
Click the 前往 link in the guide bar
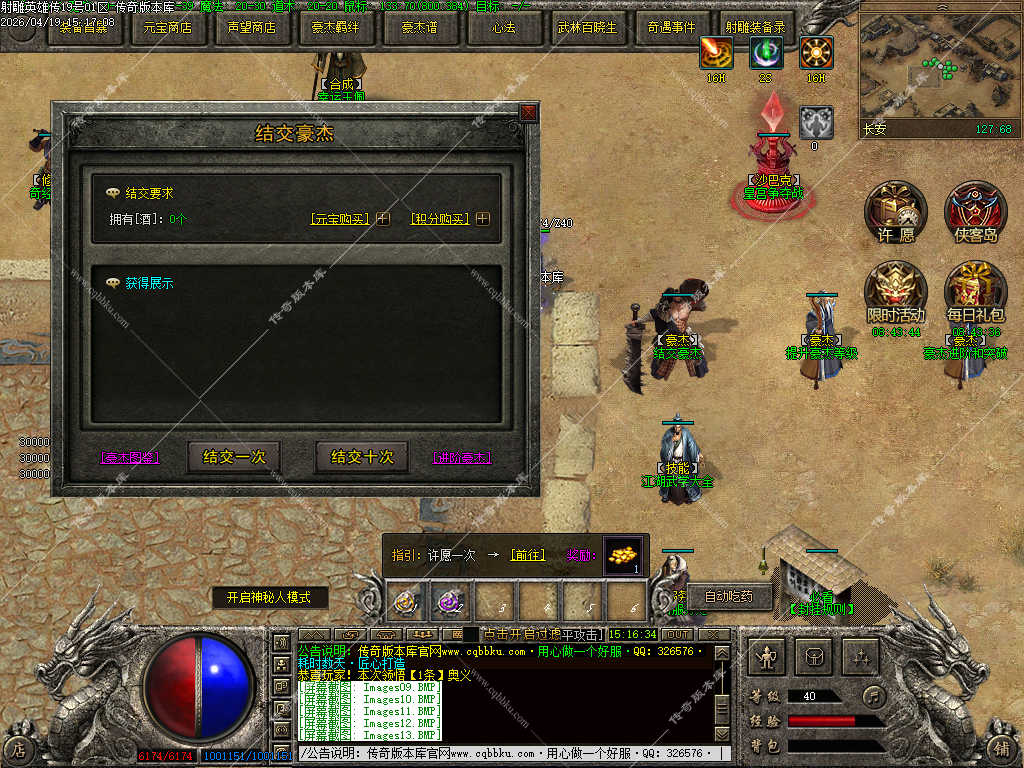tap(528, 555)
